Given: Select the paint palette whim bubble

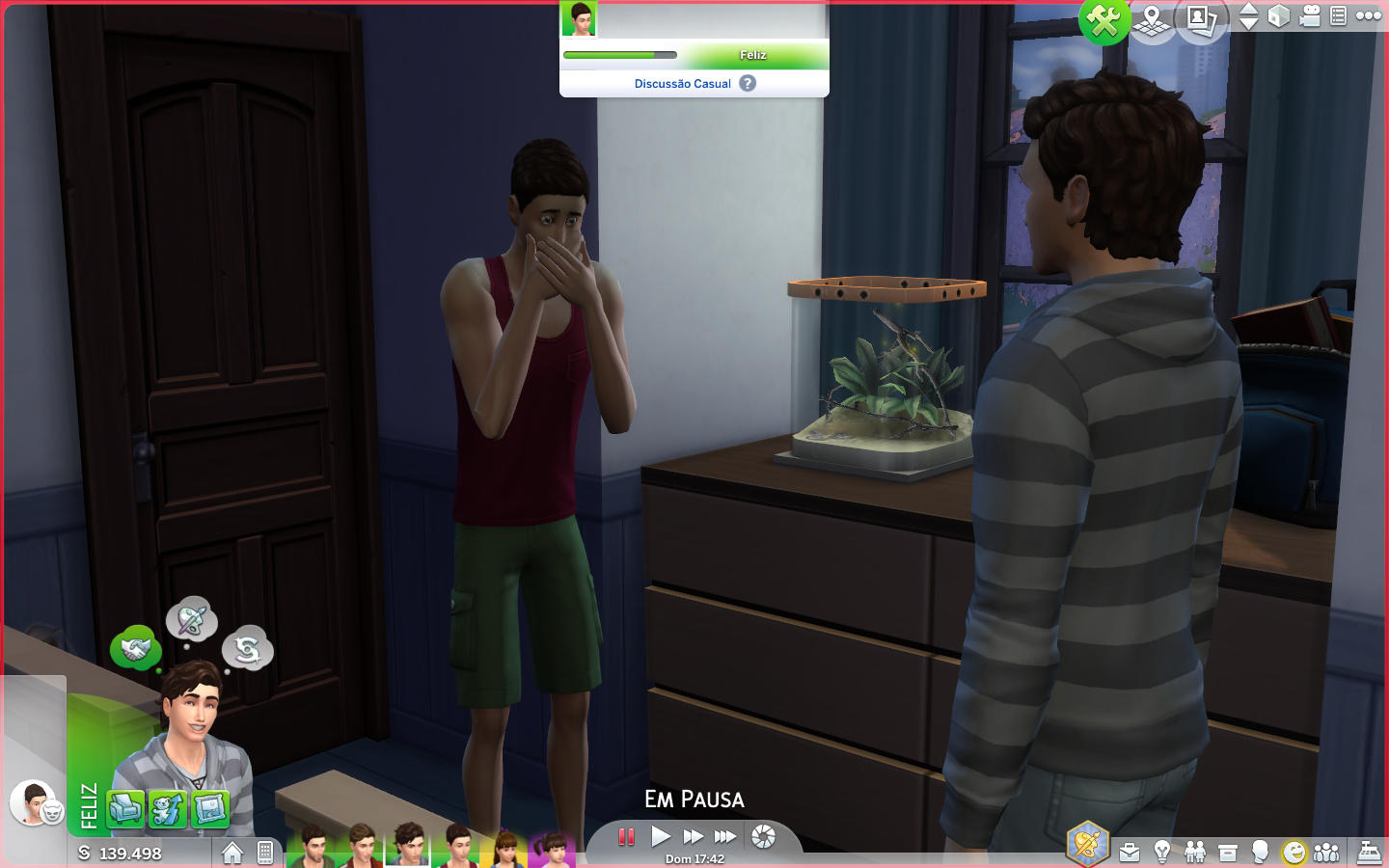Looking at the screenshot, I should tap(191, 620).
